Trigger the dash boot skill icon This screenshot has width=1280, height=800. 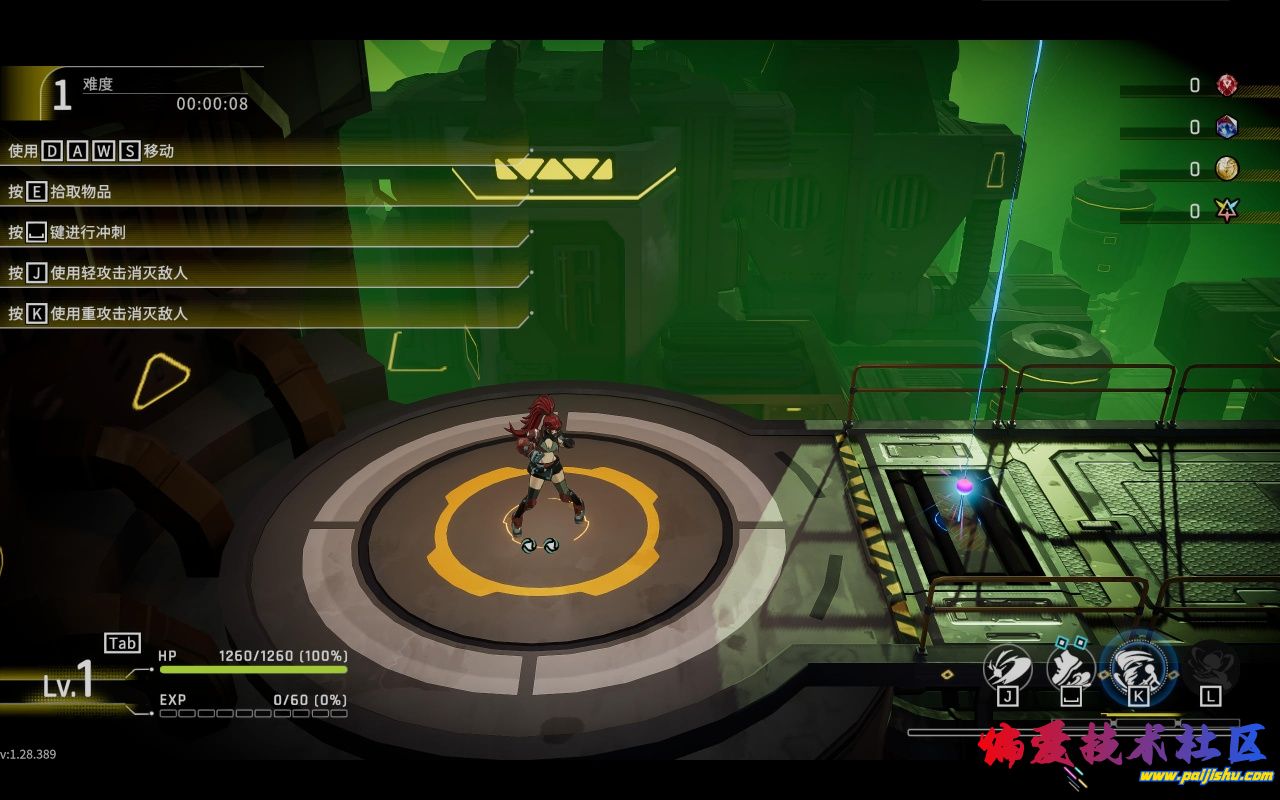tap(1071, 666)
